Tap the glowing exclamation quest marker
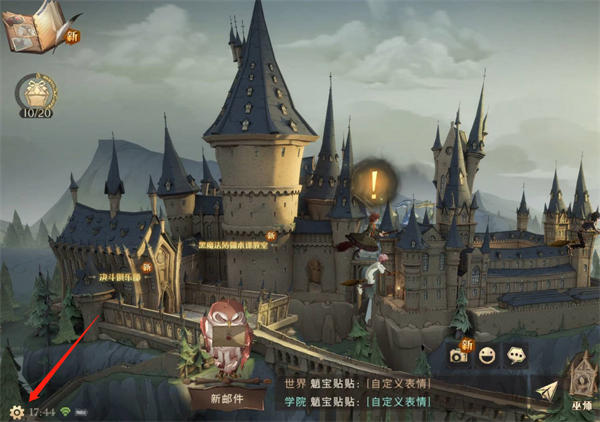 pos(374,184)
